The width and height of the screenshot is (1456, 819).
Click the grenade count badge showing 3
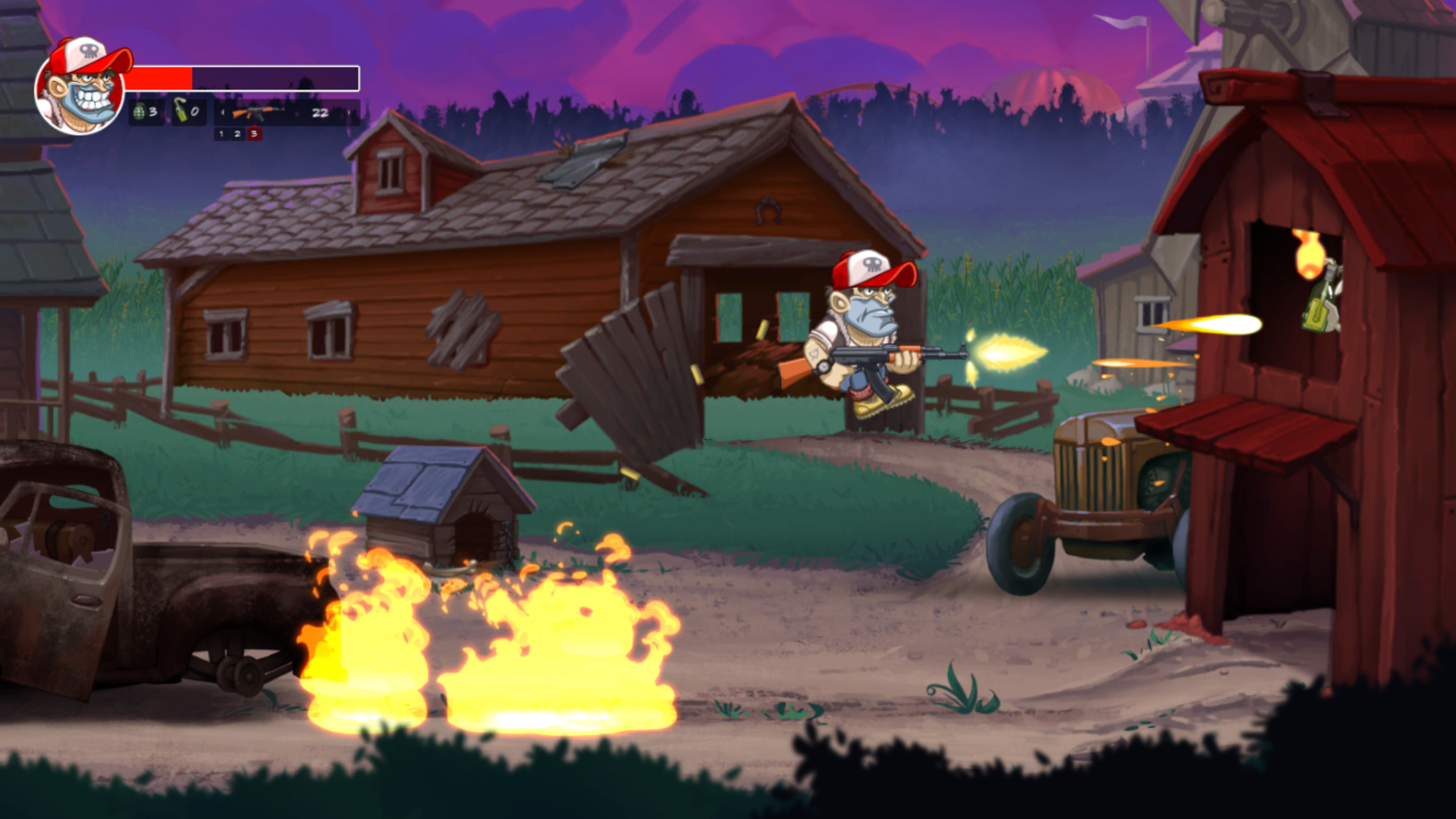(152, 112)
